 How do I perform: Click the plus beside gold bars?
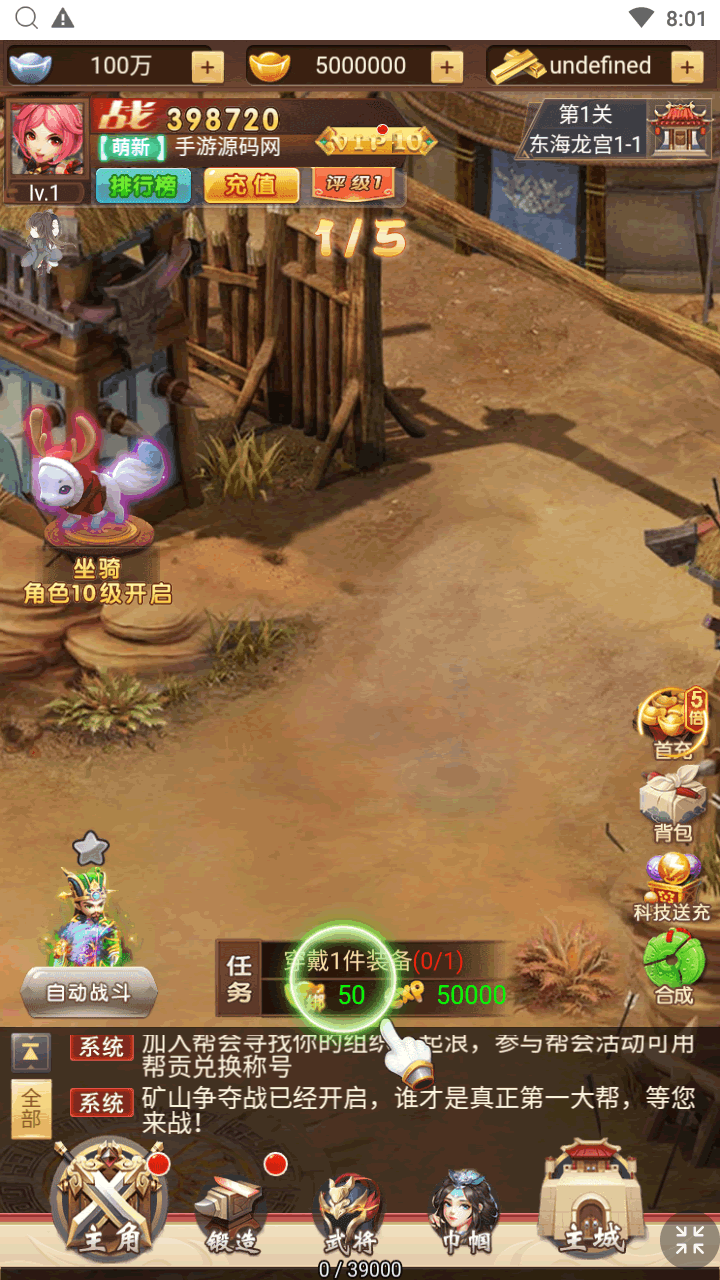(x=686, y=67)
